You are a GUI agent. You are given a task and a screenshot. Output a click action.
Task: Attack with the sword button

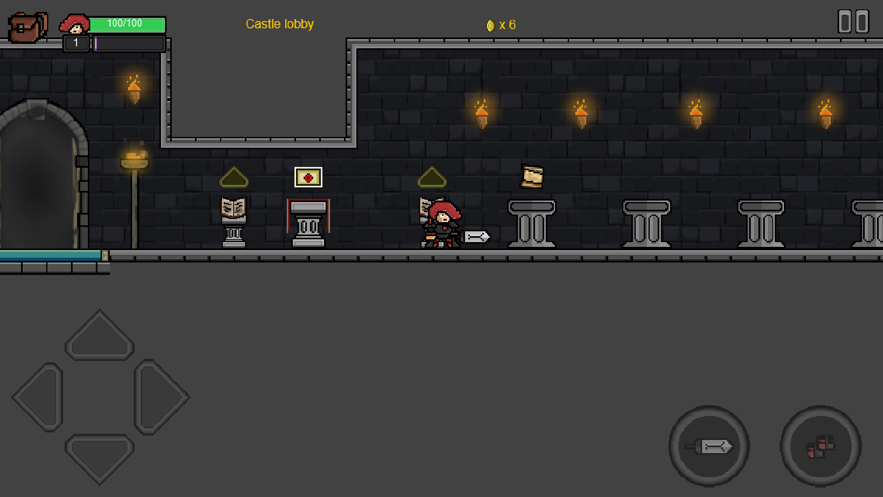pos(709,446)
